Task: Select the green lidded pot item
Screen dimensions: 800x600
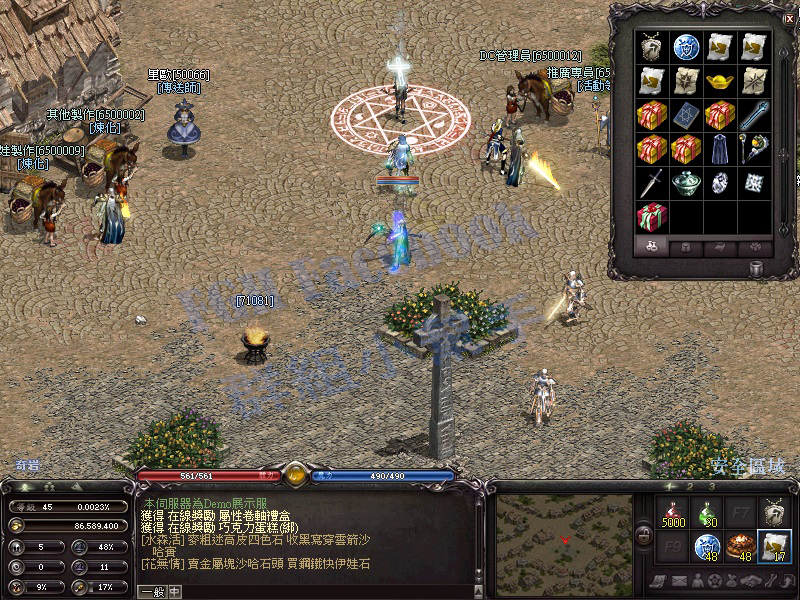Action: point(686,182)
